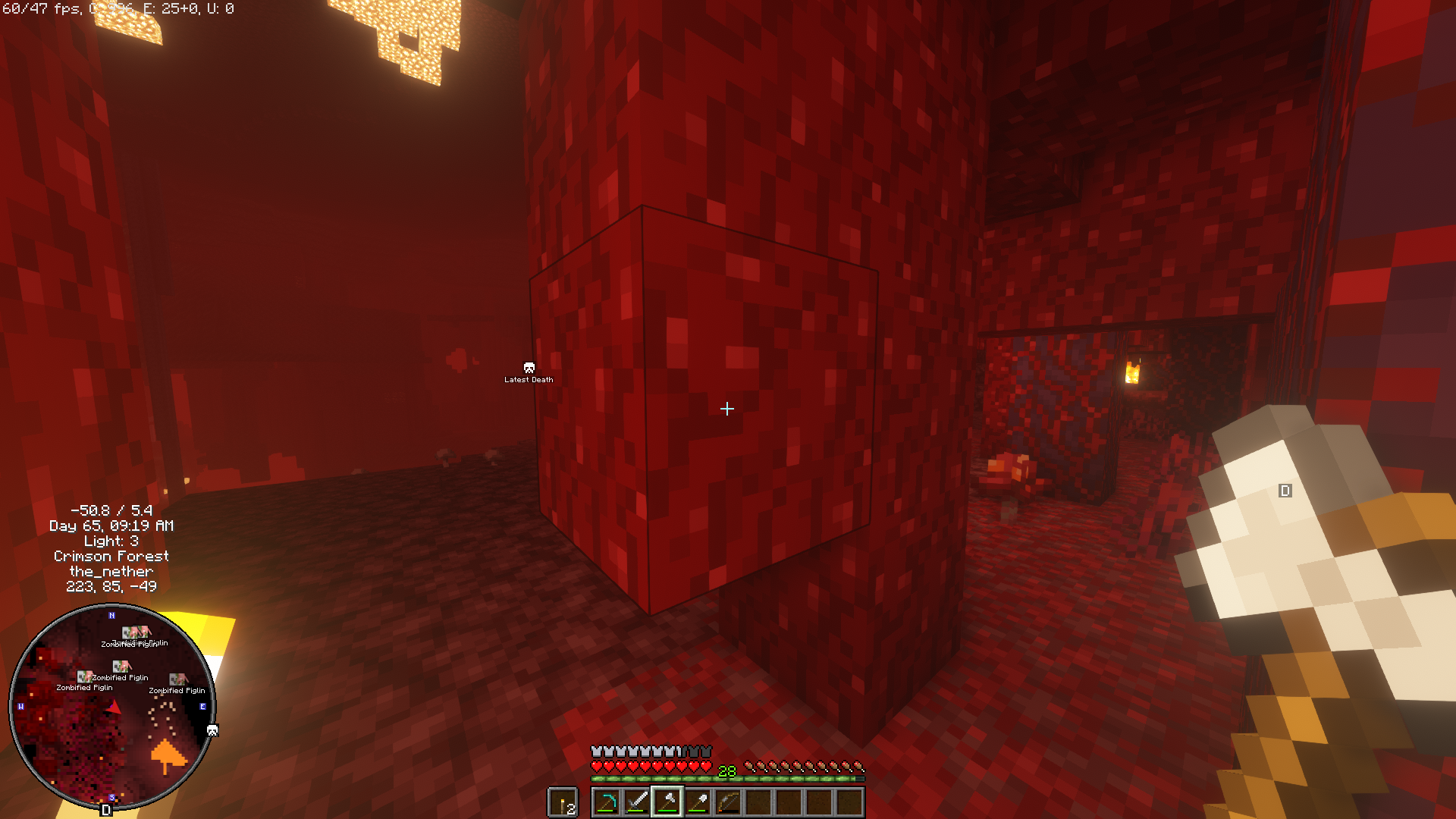The image size is (1456, 819).
Task: Select the bow hotbar slot
Action: pyautogui.click(x=727, y=802)
